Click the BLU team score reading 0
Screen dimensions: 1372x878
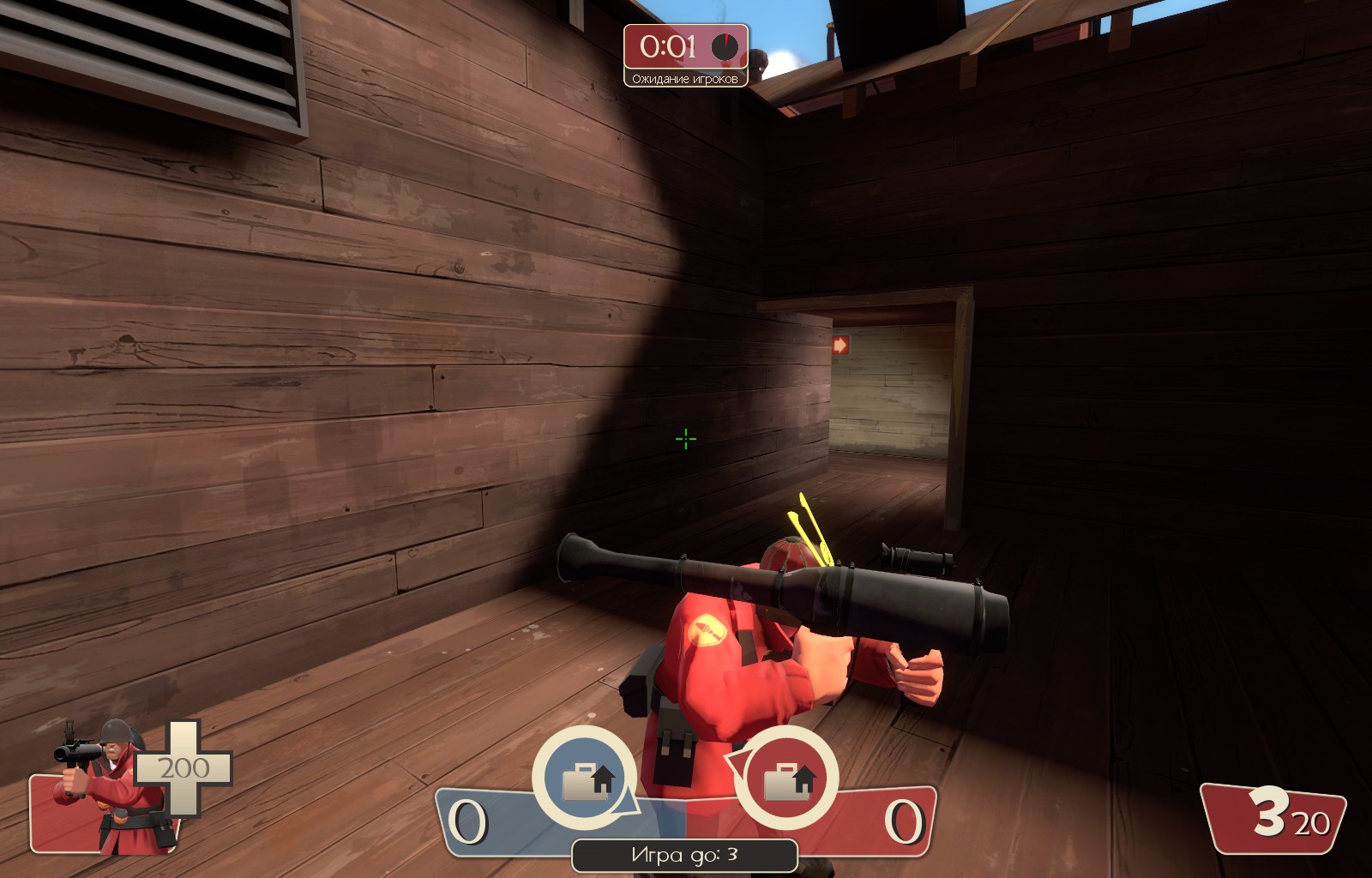point(470,823)
